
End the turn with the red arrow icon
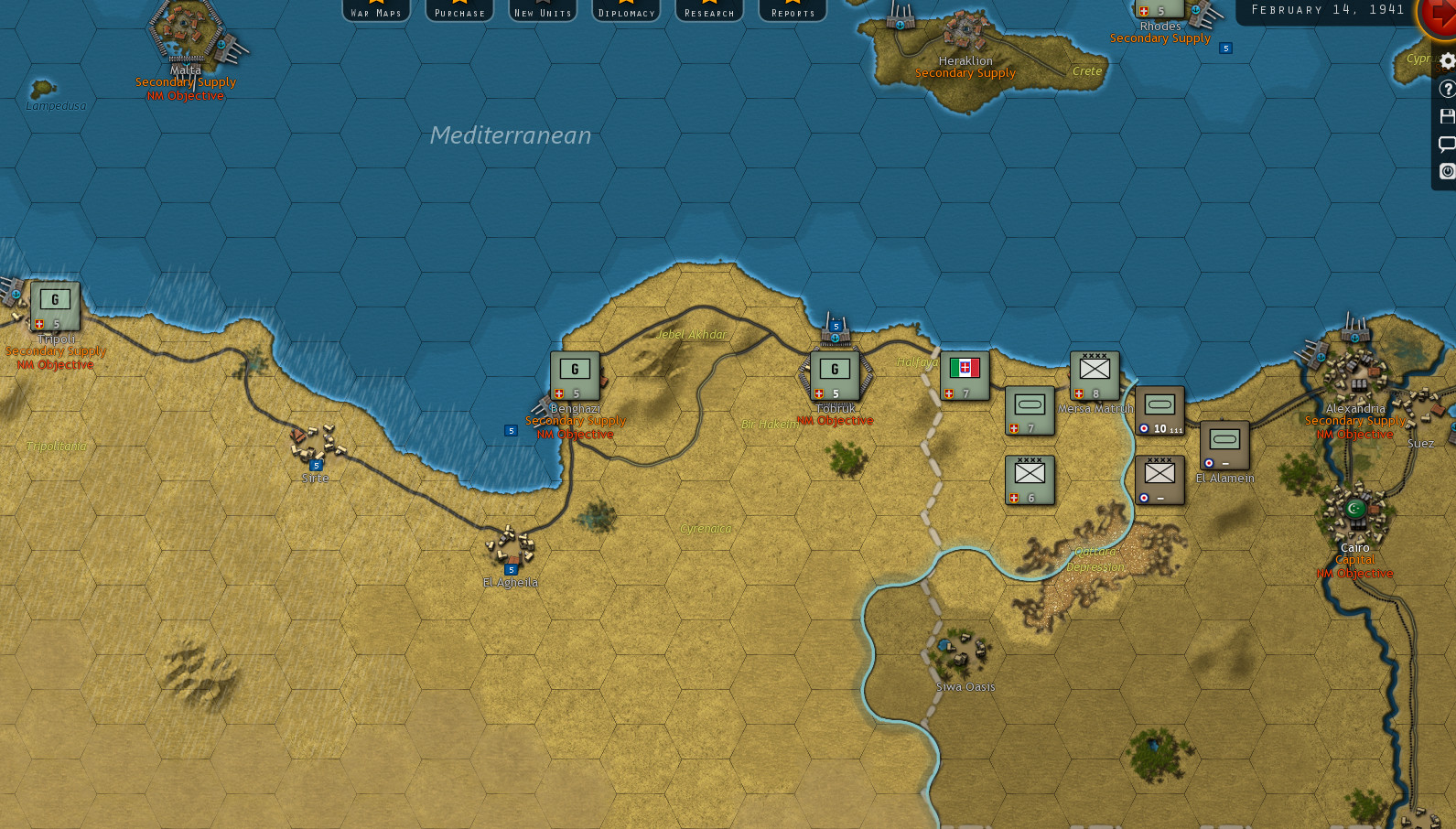pos(1439,20)
